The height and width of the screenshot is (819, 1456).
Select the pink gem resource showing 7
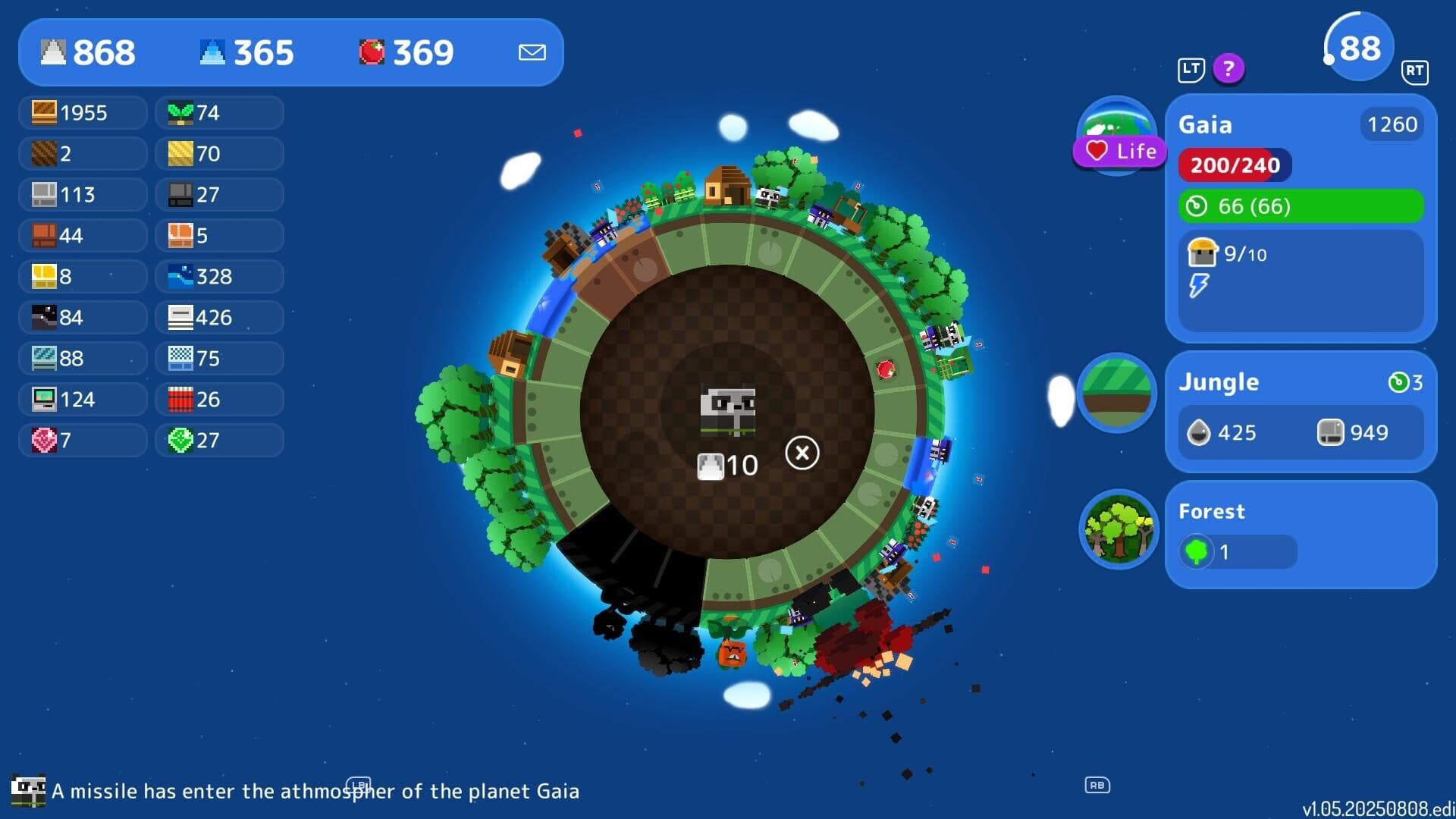coord(82,440)
